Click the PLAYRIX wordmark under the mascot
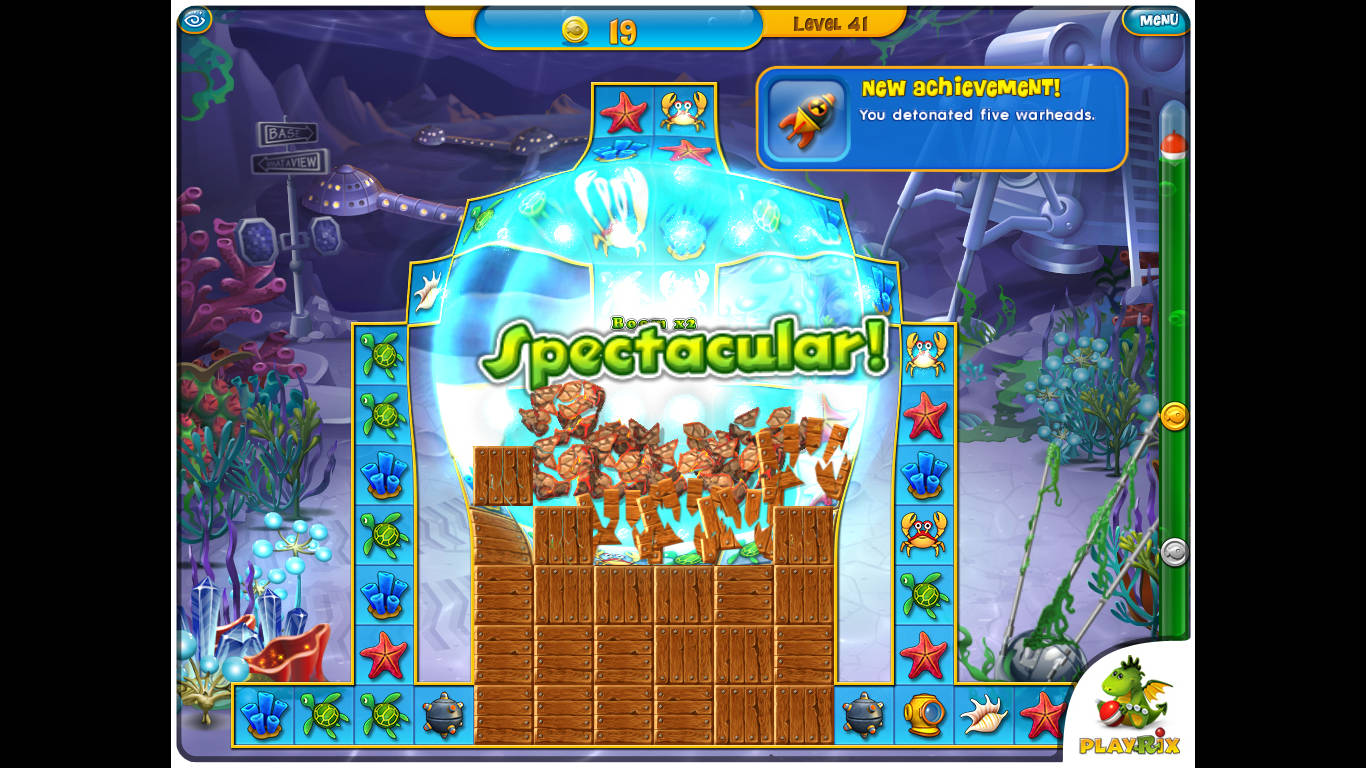Screen dimensions: 1366x768 click(x=1130, y=745)
